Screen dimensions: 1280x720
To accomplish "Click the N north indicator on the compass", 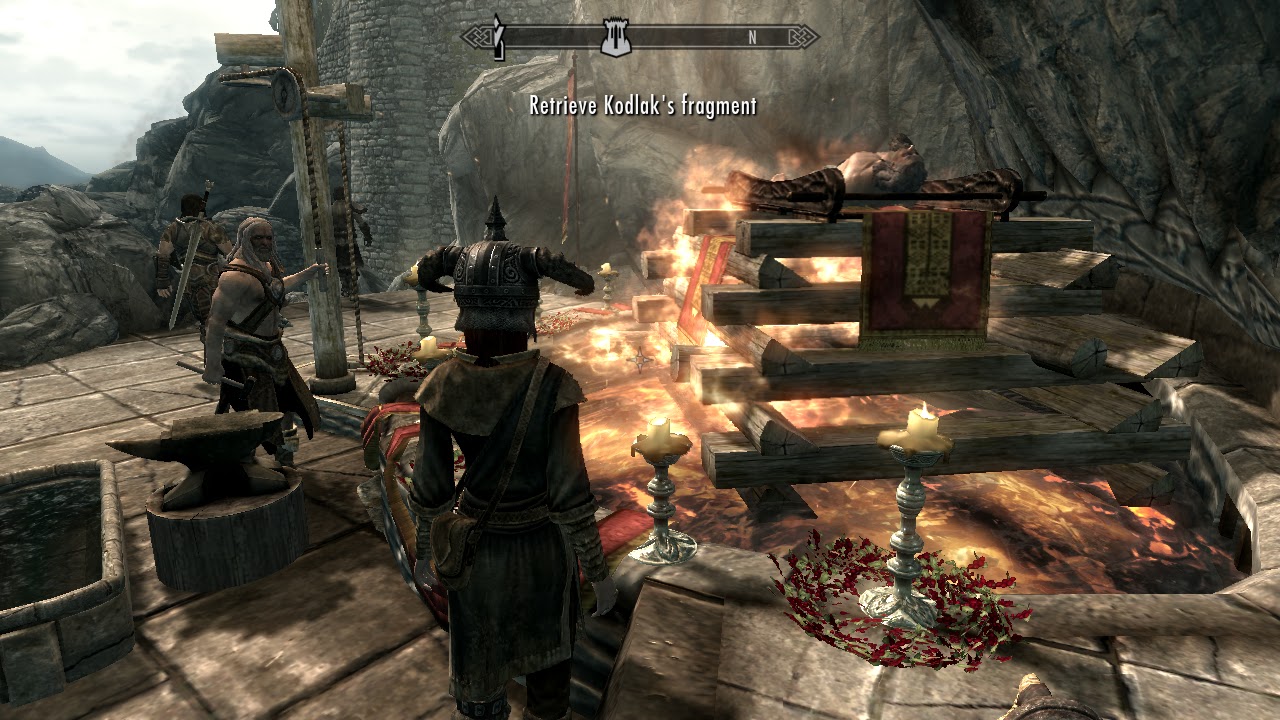I will [x=751, y=38].
